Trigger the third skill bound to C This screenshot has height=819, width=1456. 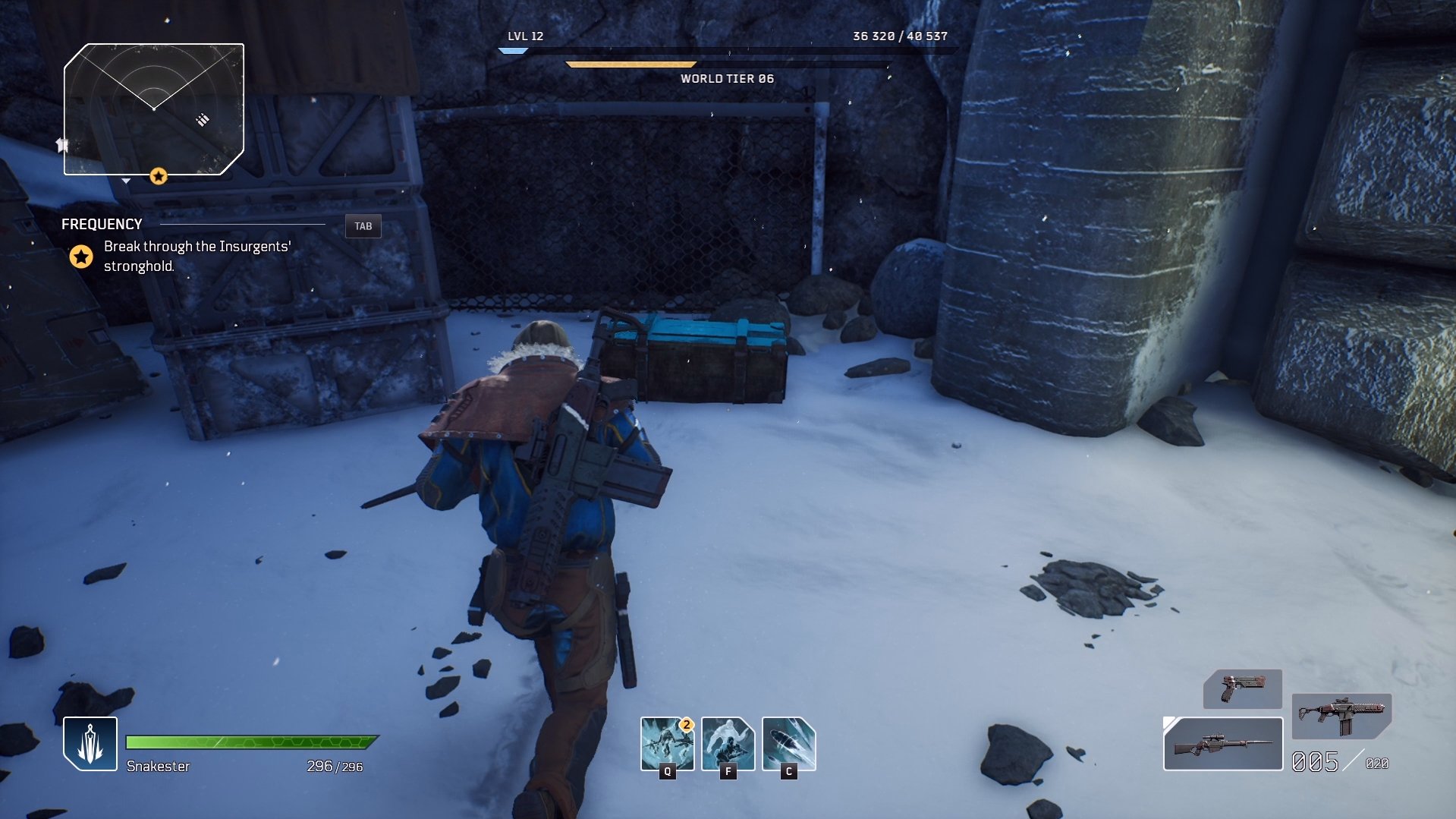pos(788,743)
